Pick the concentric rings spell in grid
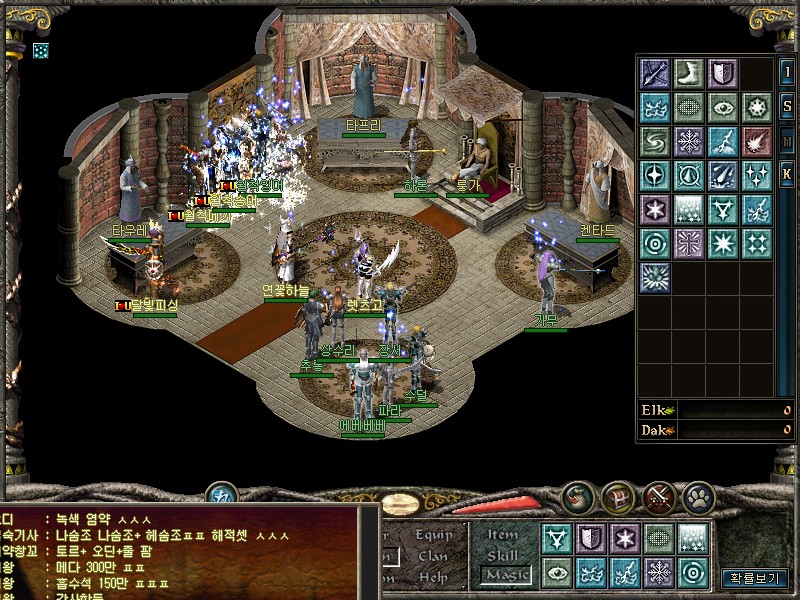Screen dimensions: 800x600 point(655,243)
